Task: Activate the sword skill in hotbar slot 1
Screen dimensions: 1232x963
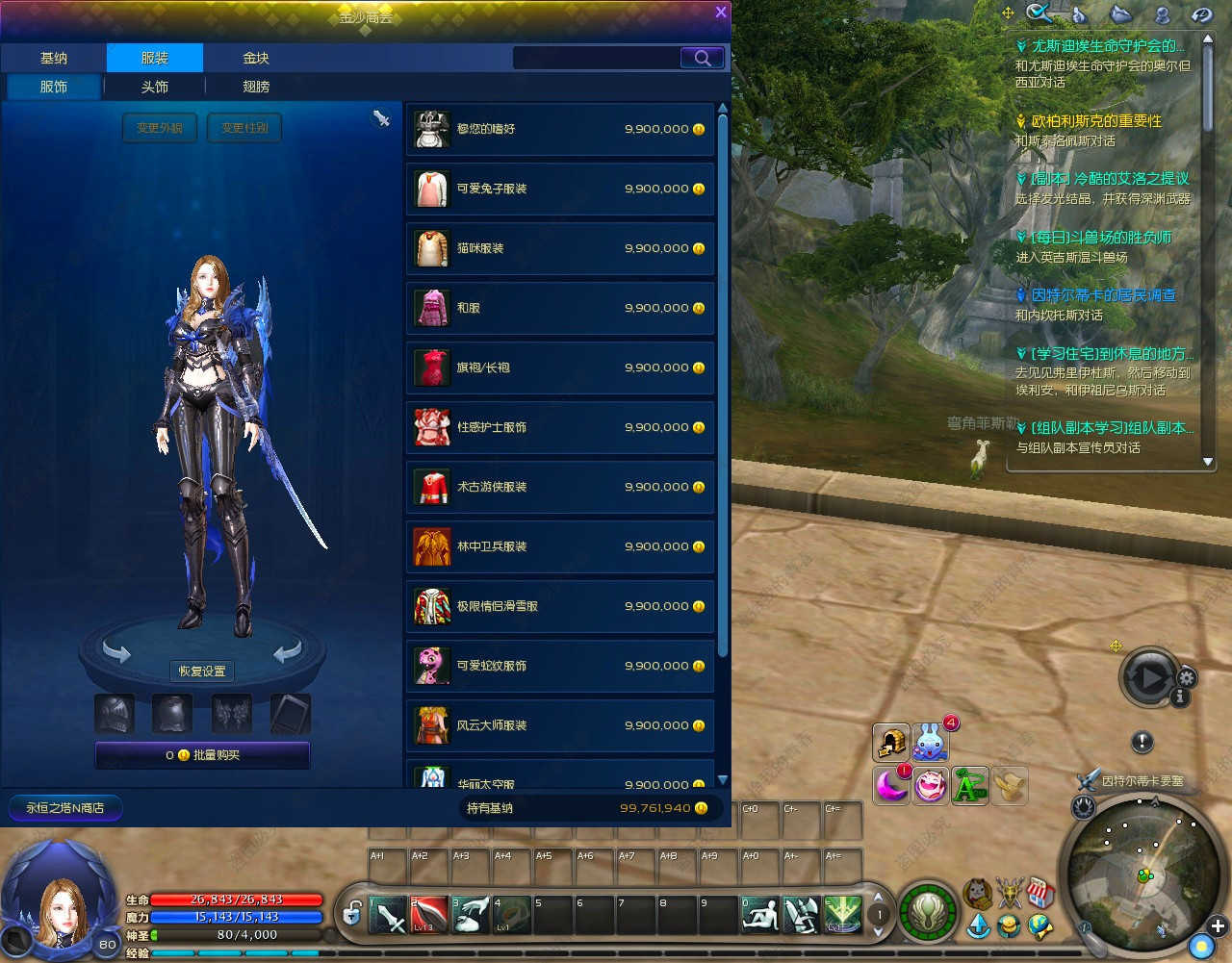Action: point(389,915)
